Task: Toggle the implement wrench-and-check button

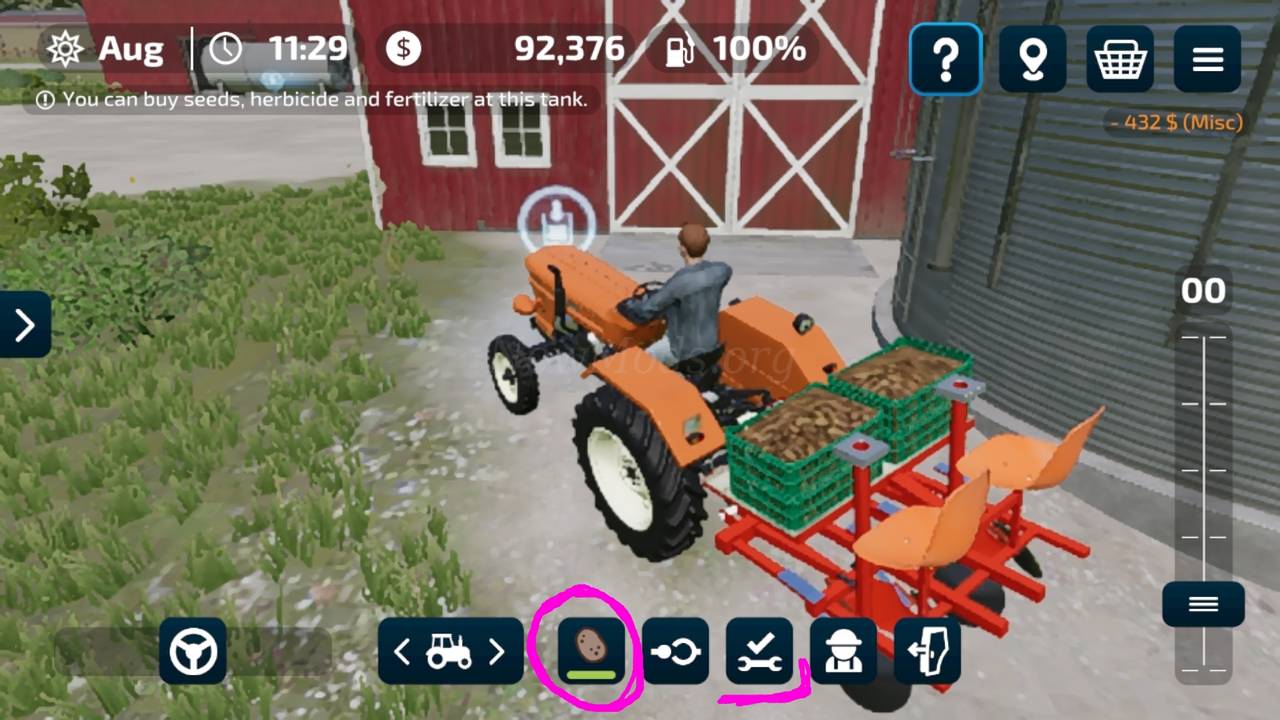Action: pos(759,651)
